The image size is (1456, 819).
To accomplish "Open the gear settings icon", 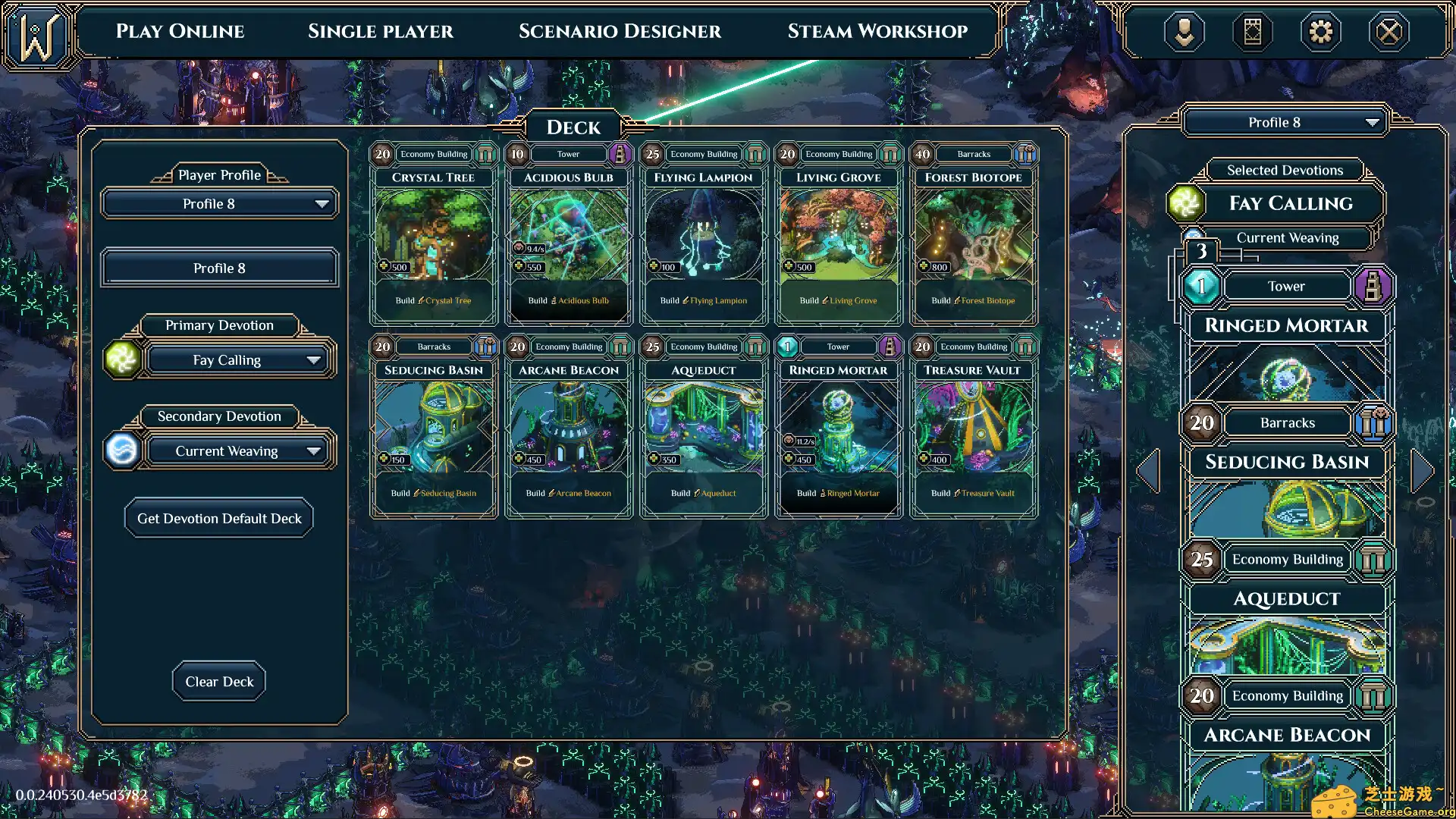I will tap(1320, 32).
